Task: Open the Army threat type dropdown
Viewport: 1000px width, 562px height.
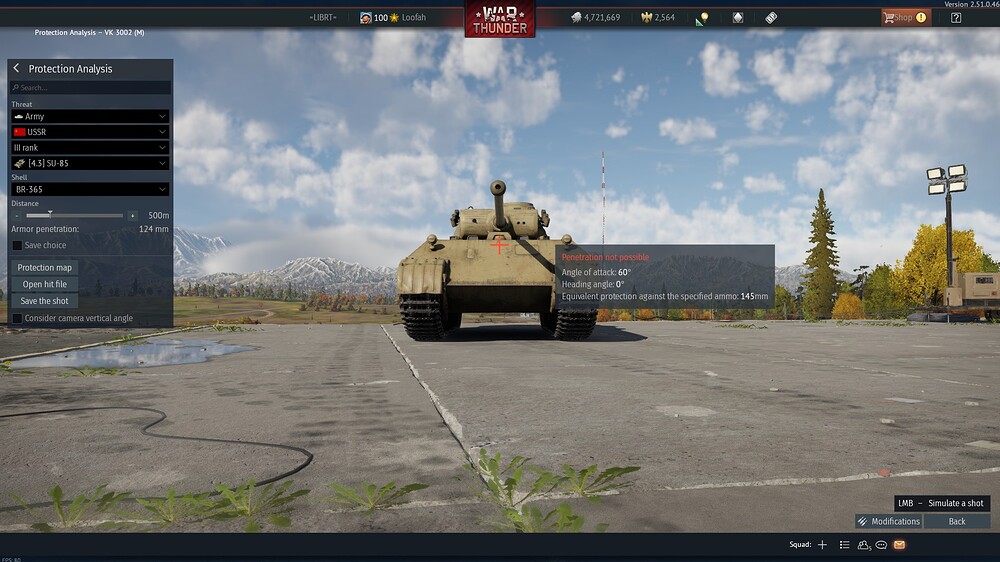Action: coord(90,117)
